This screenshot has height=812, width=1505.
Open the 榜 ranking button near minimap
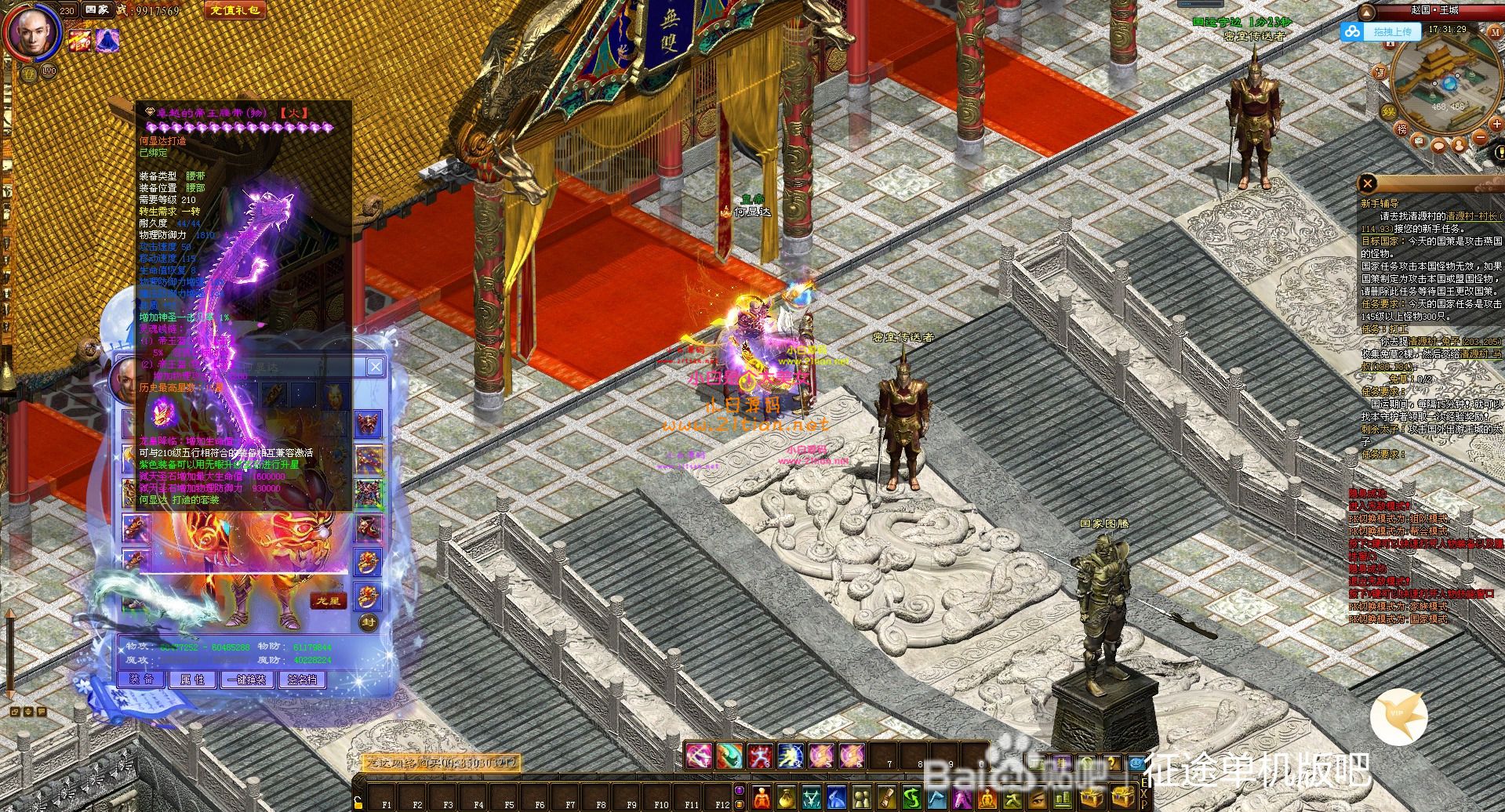tap(1401, 129)
